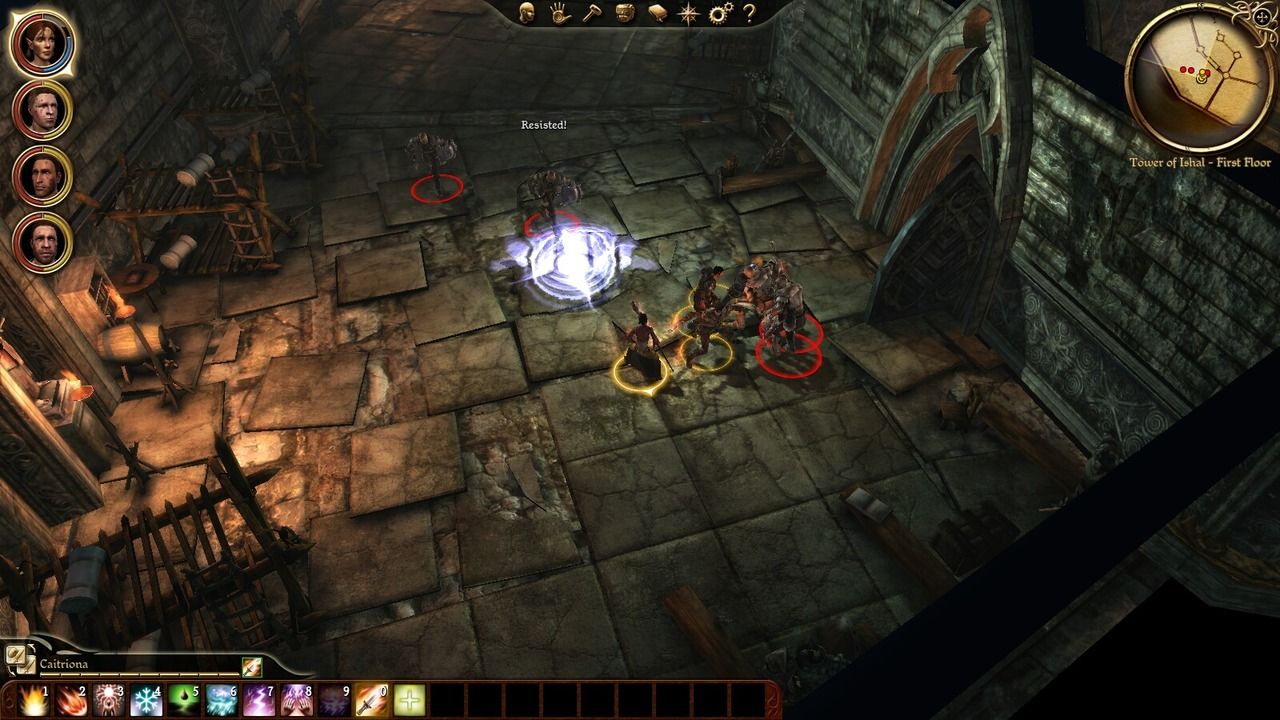Open the Tactics screen via the mask icon
This screenshot has width=1280, height=720.
point(624,15)
